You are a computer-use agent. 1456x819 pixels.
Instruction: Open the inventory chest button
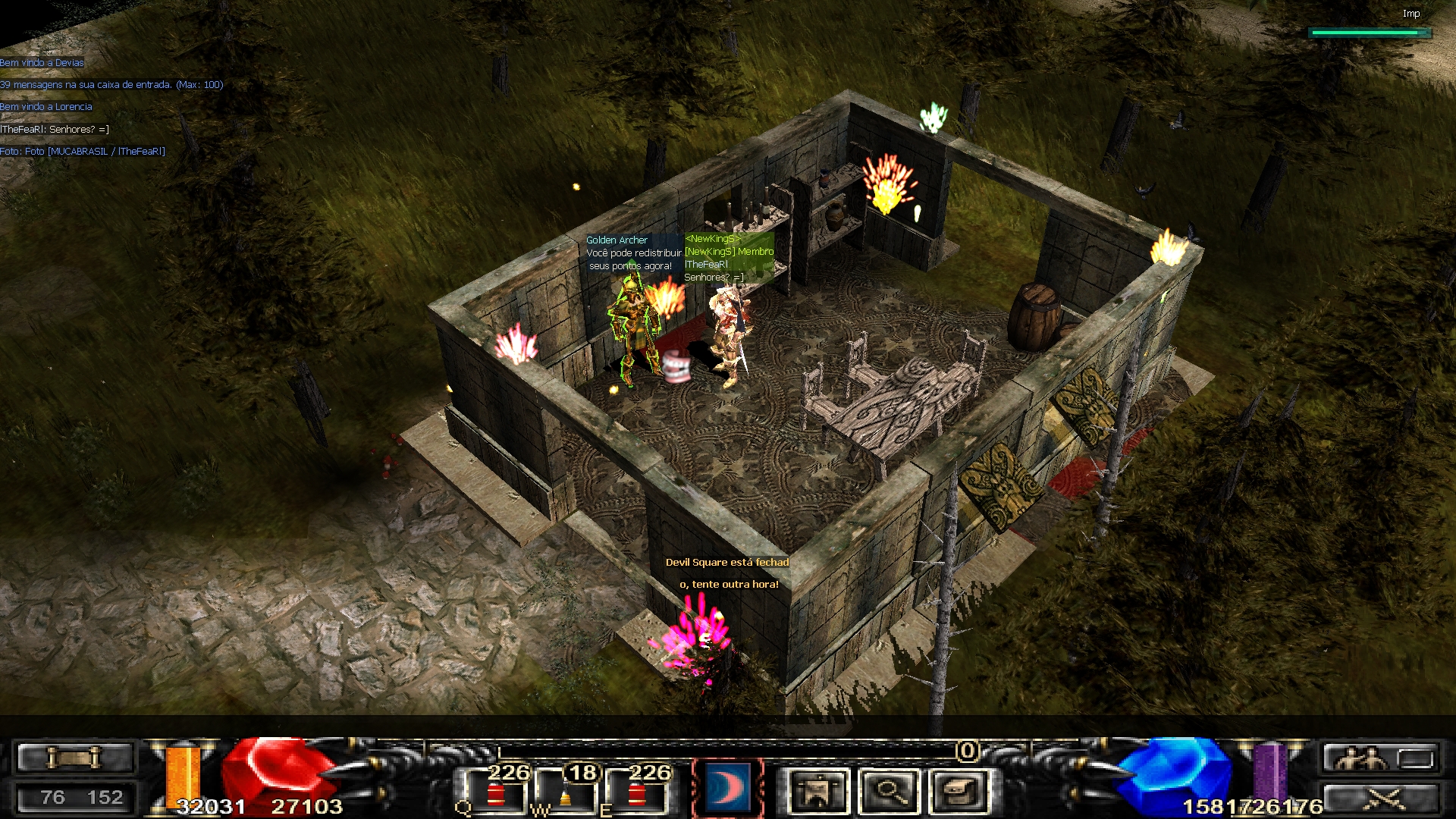coord(960,792)
